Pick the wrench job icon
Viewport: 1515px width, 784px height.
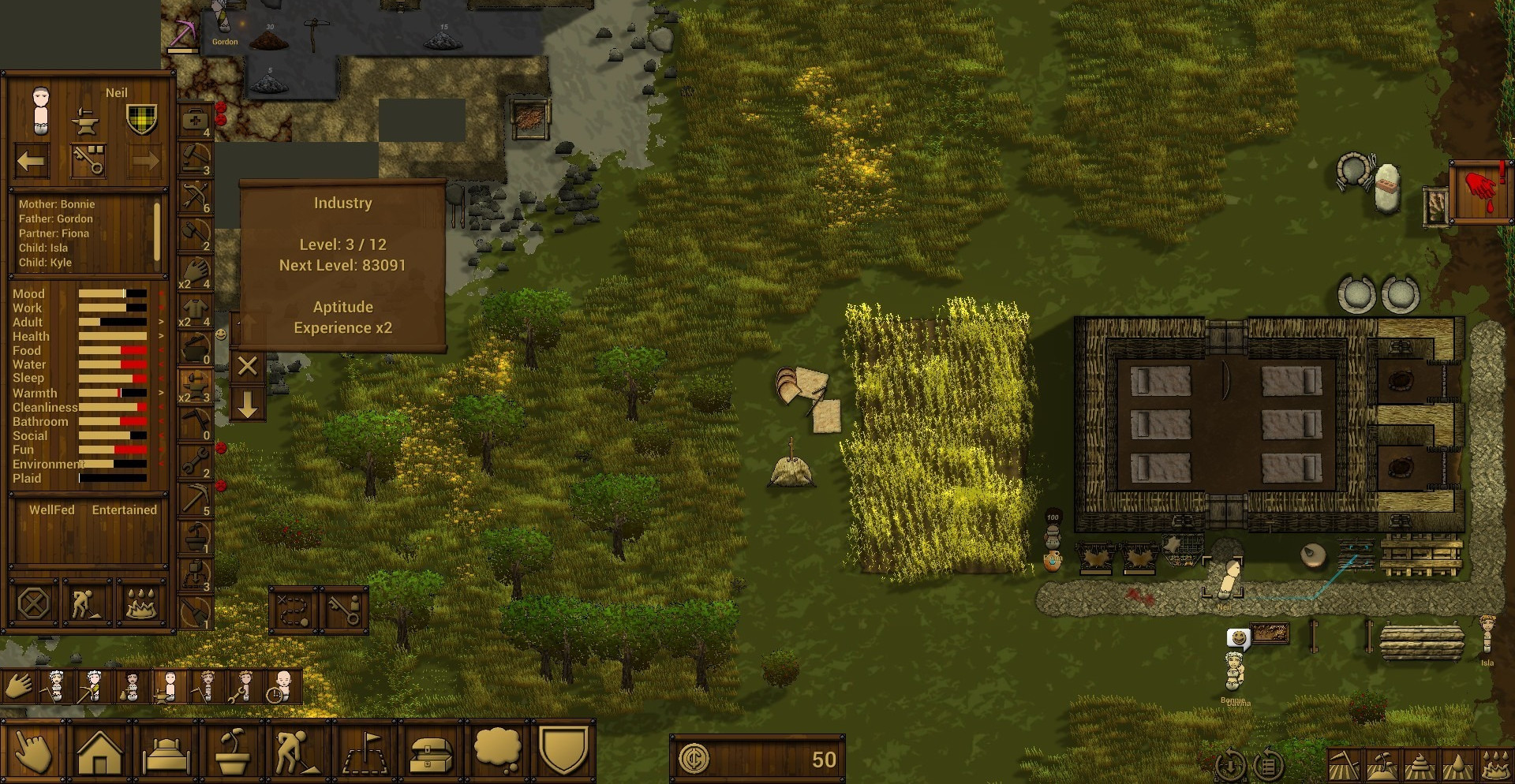click(194, 461)
